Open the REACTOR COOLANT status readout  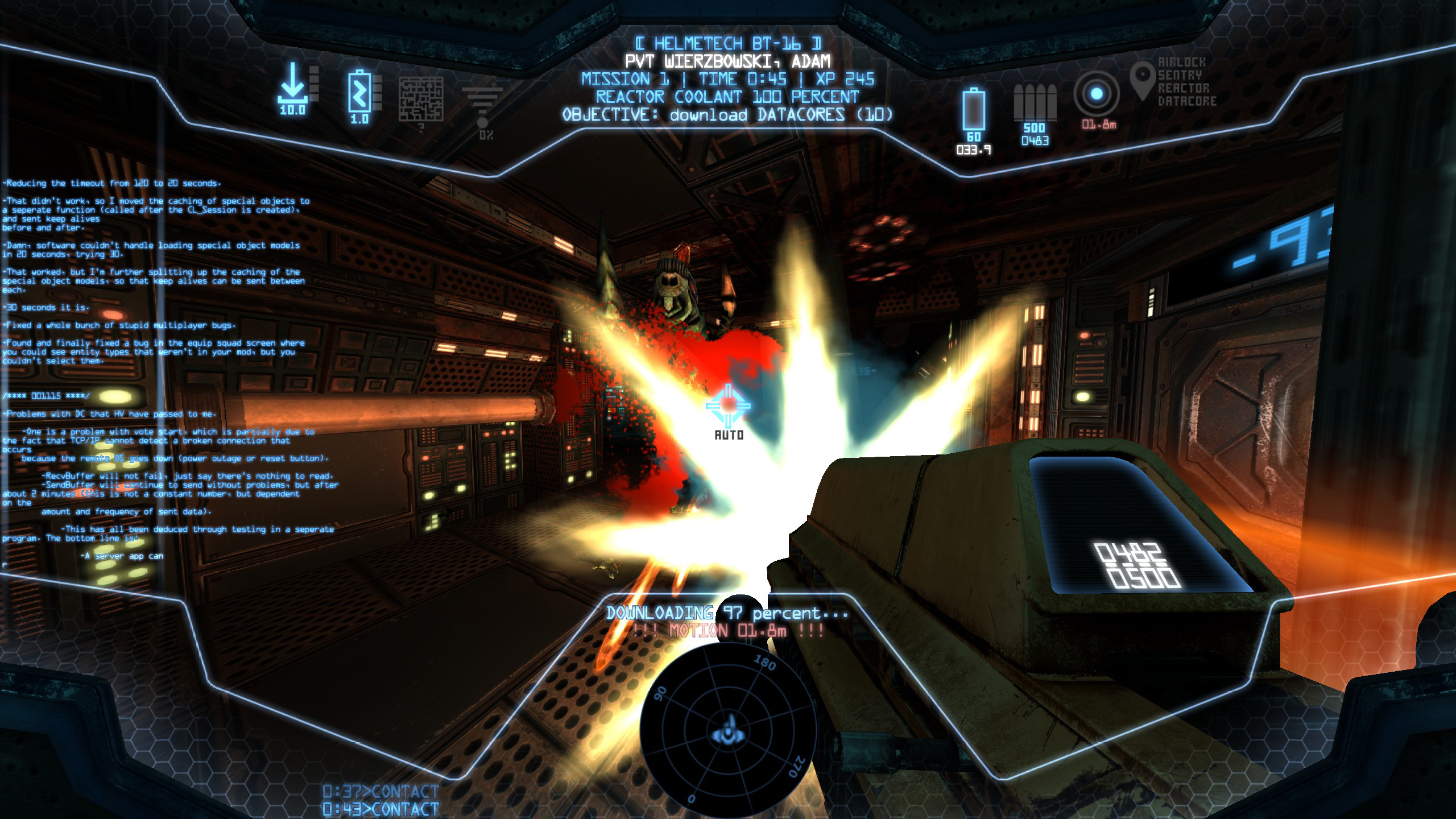pyautogui.click(x=727, y=97)
